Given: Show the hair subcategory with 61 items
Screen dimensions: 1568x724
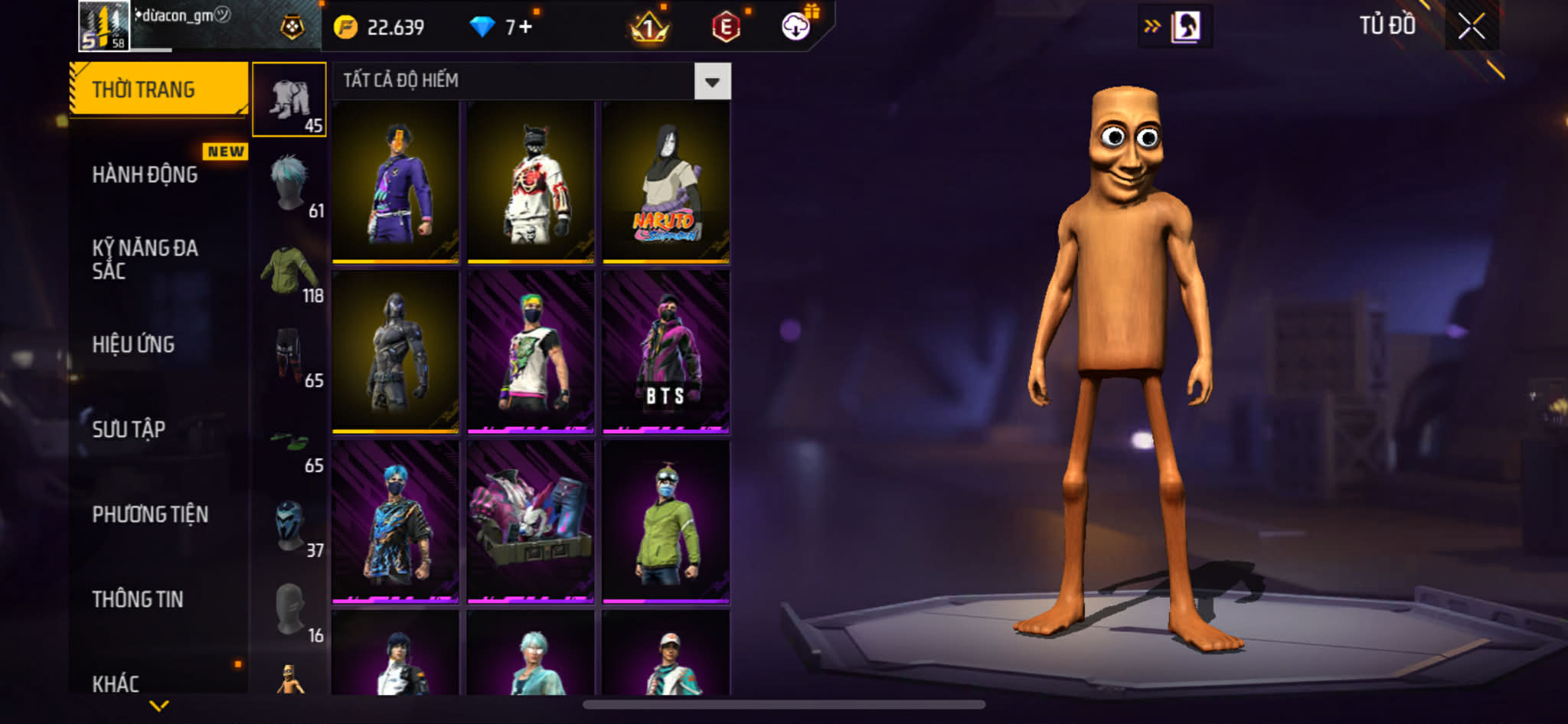Looking at the screenshot, I should (290, 184).
